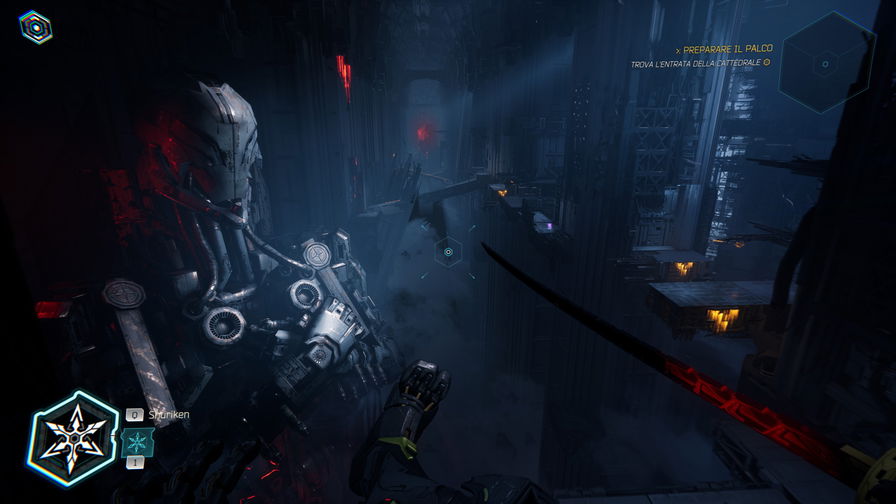Click the hexagonal minimap
Image resolution: width=896 pixels, height=504 pixels.
(826, 62)
